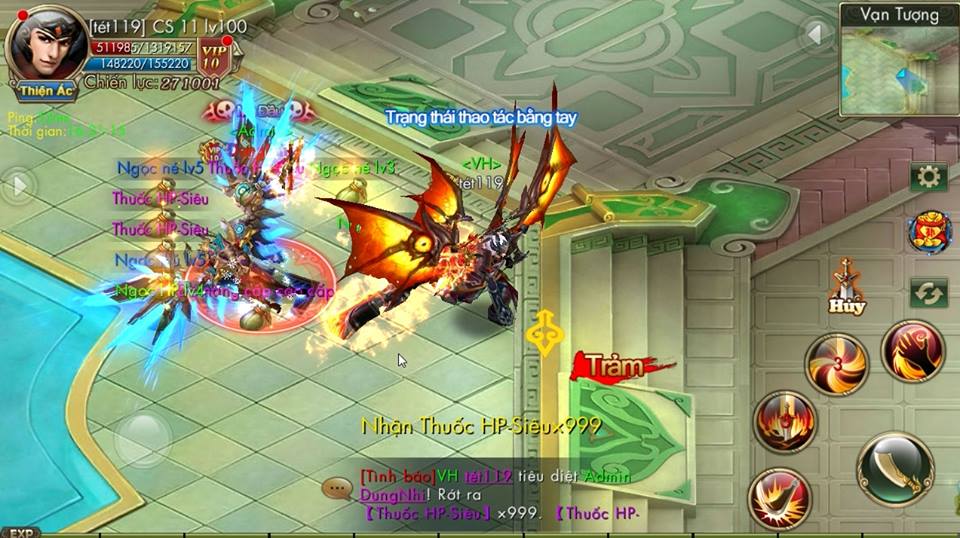
Task: Activate the fiery sword strike skill
Action: click(x=785, y=422)
